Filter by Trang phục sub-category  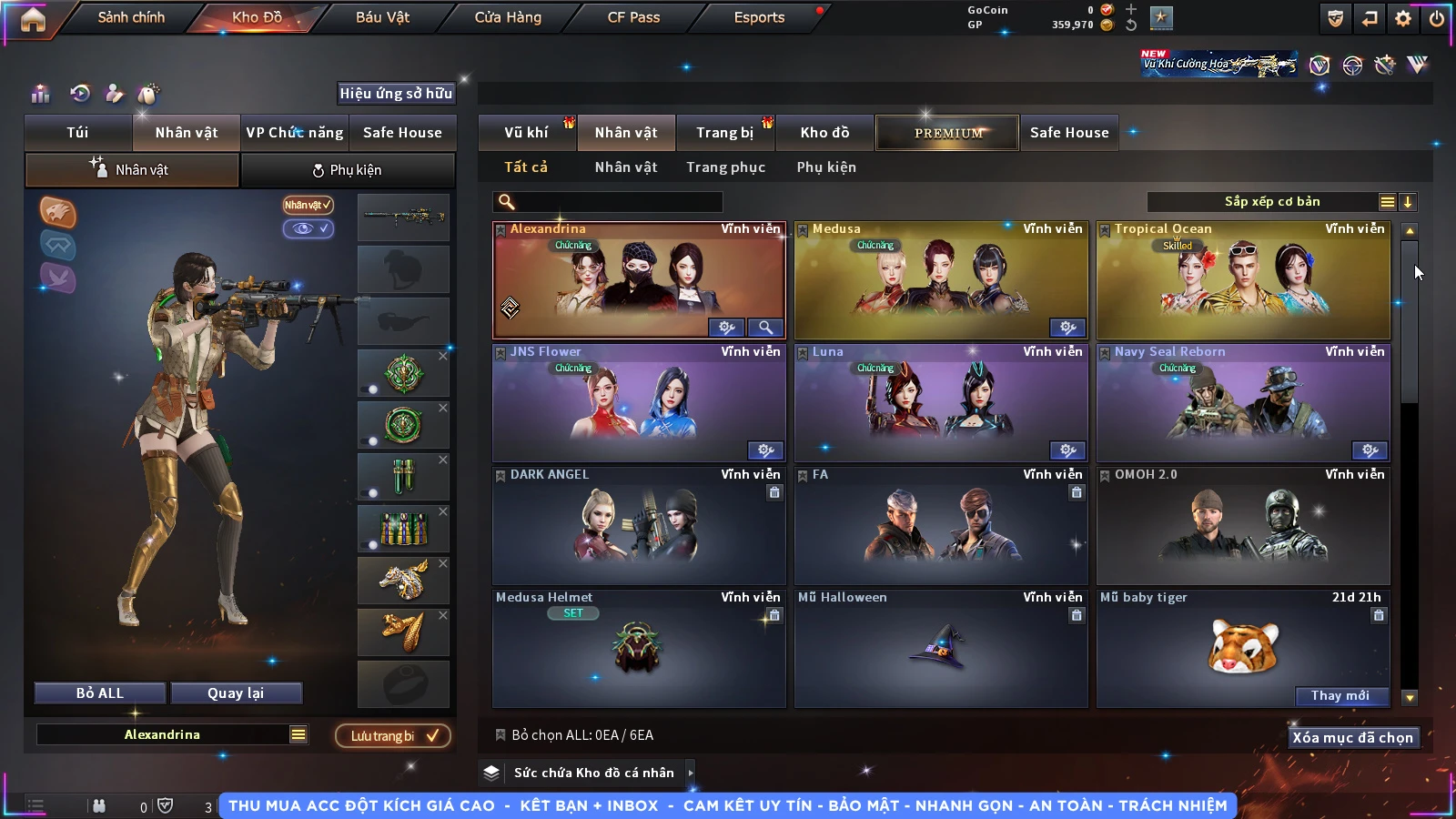tap(725, 167)
